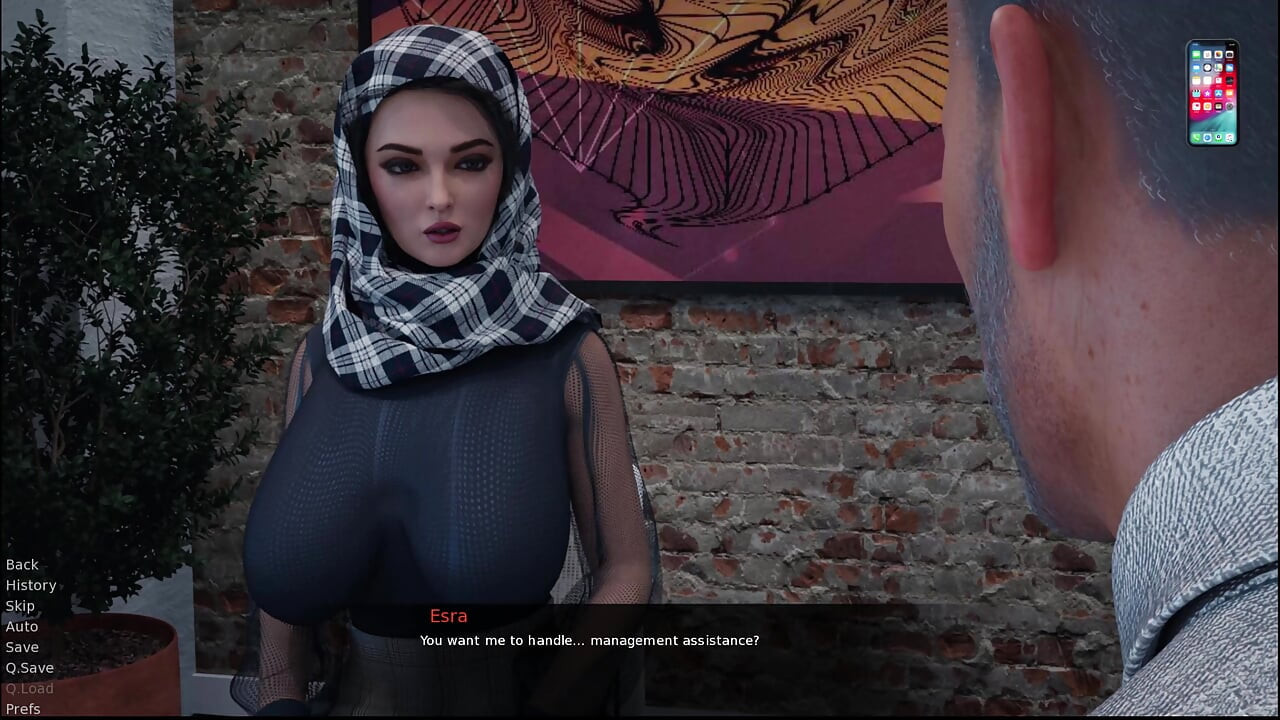Toggle Skip mode in the quick menu
The height and width of the screenshot is (720, 1280).
(20, 605)
